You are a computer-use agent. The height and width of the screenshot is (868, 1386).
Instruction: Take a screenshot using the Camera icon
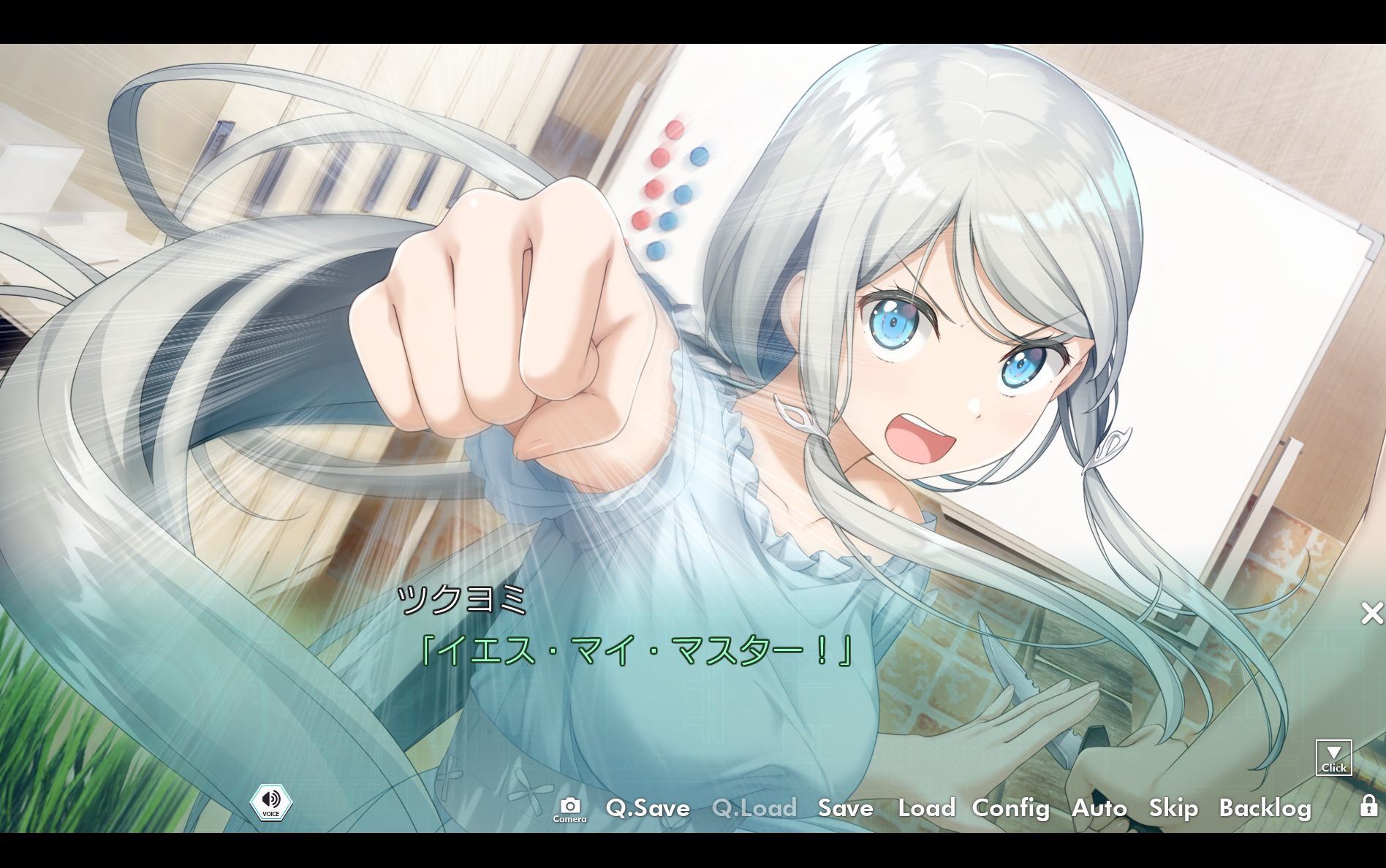tap(570, 807)
